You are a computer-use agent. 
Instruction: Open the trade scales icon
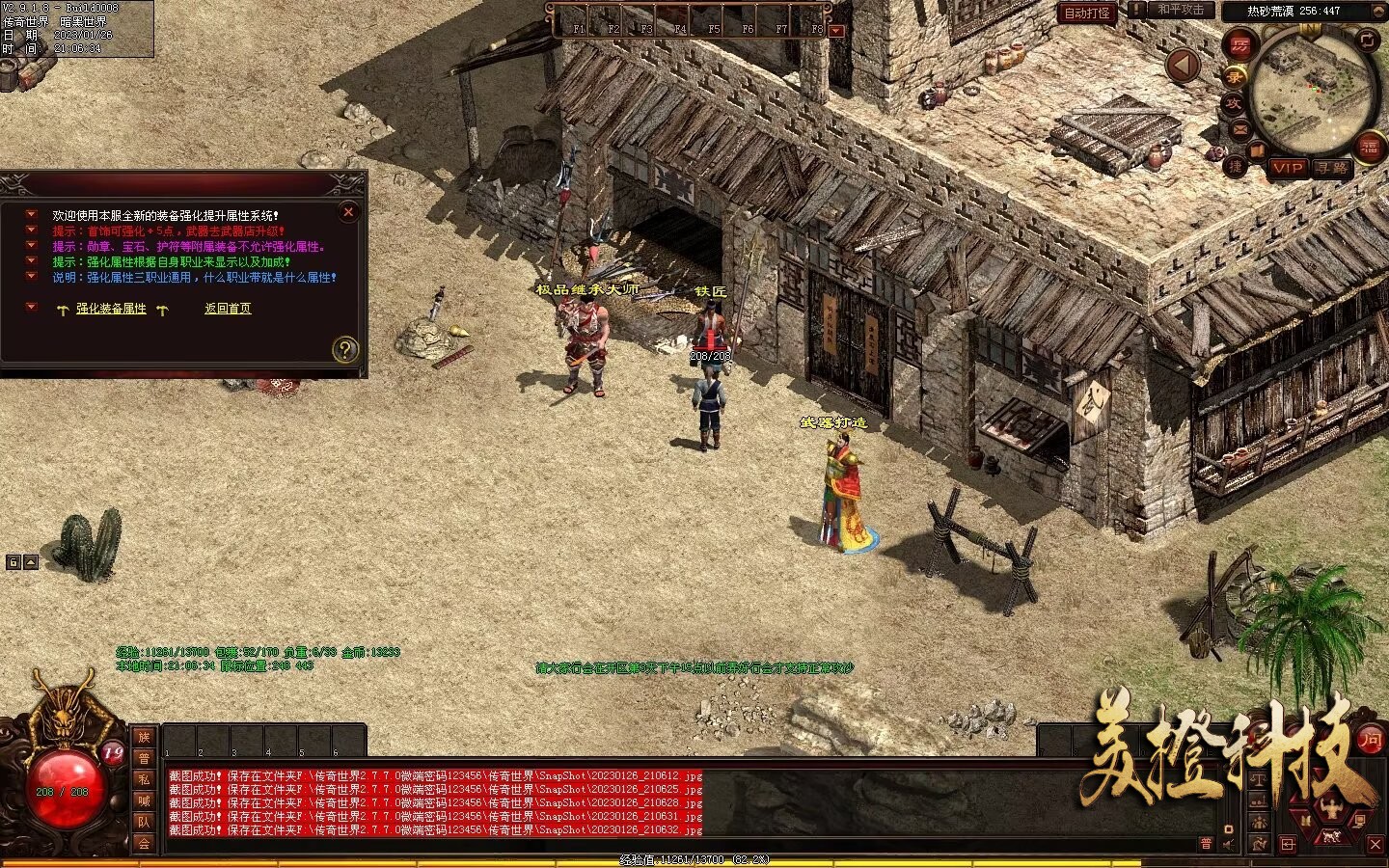pos(1260,779)
